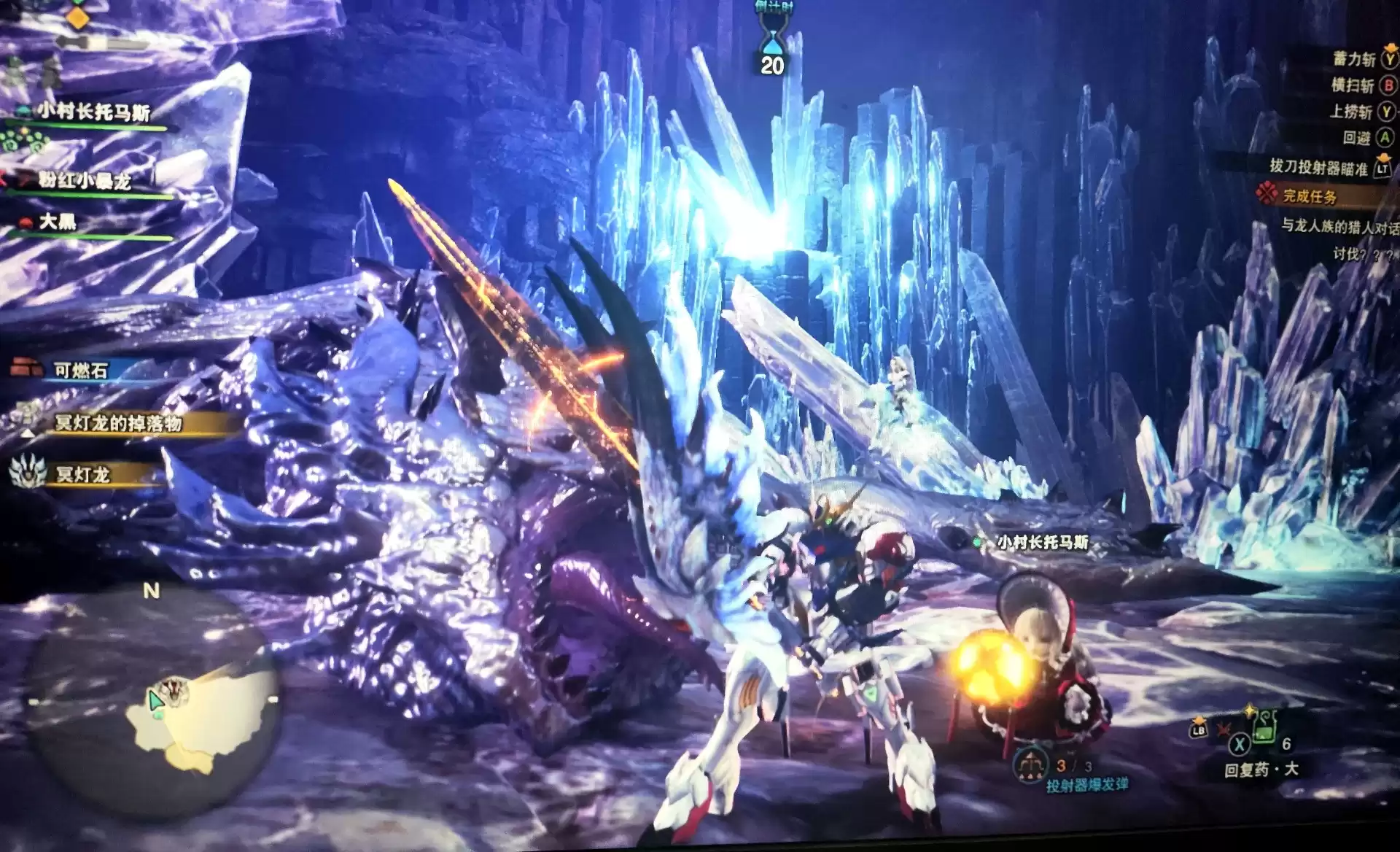Click the monster icon on the minimap
This screenshot has width=1400, height=852.
[x=174, y=689]
